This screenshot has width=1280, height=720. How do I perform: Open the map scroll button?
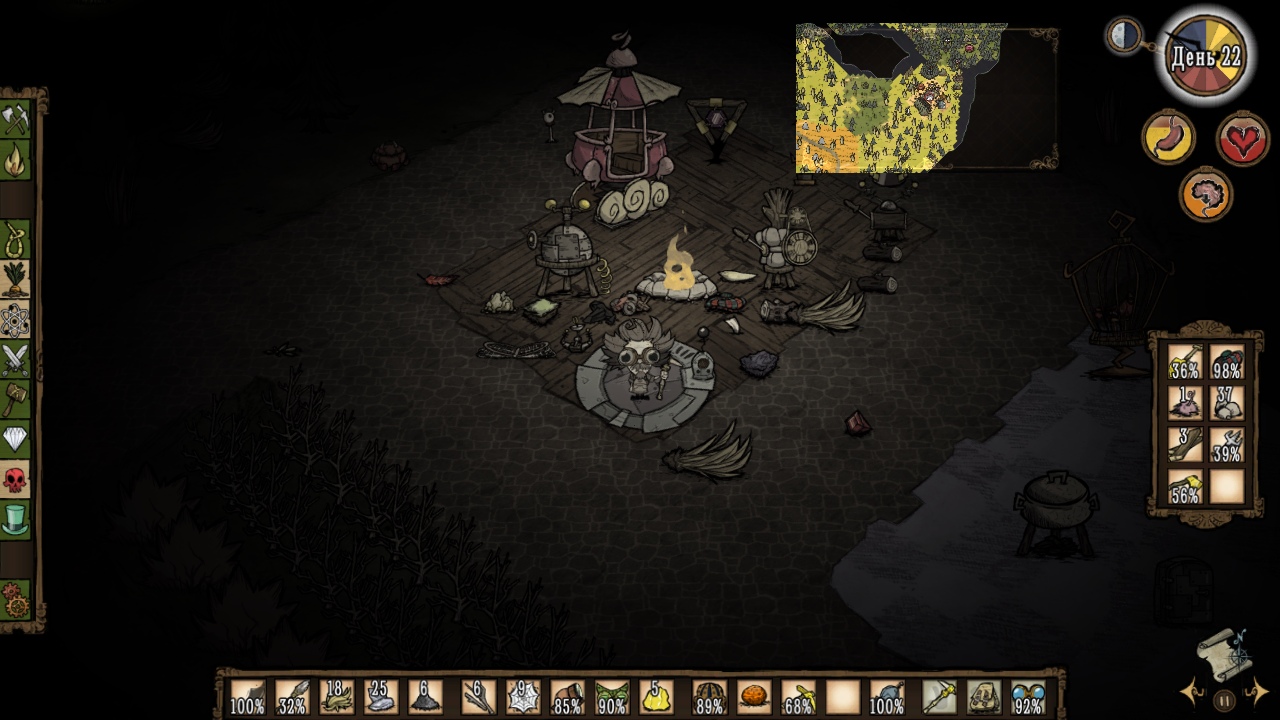tap(1224, 652)
